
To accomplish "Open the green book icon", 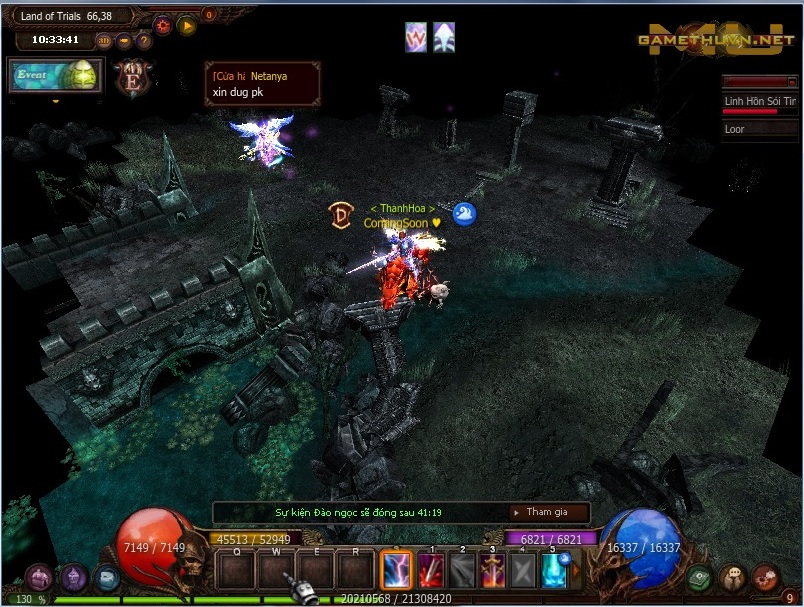I will tap(701, 578).
